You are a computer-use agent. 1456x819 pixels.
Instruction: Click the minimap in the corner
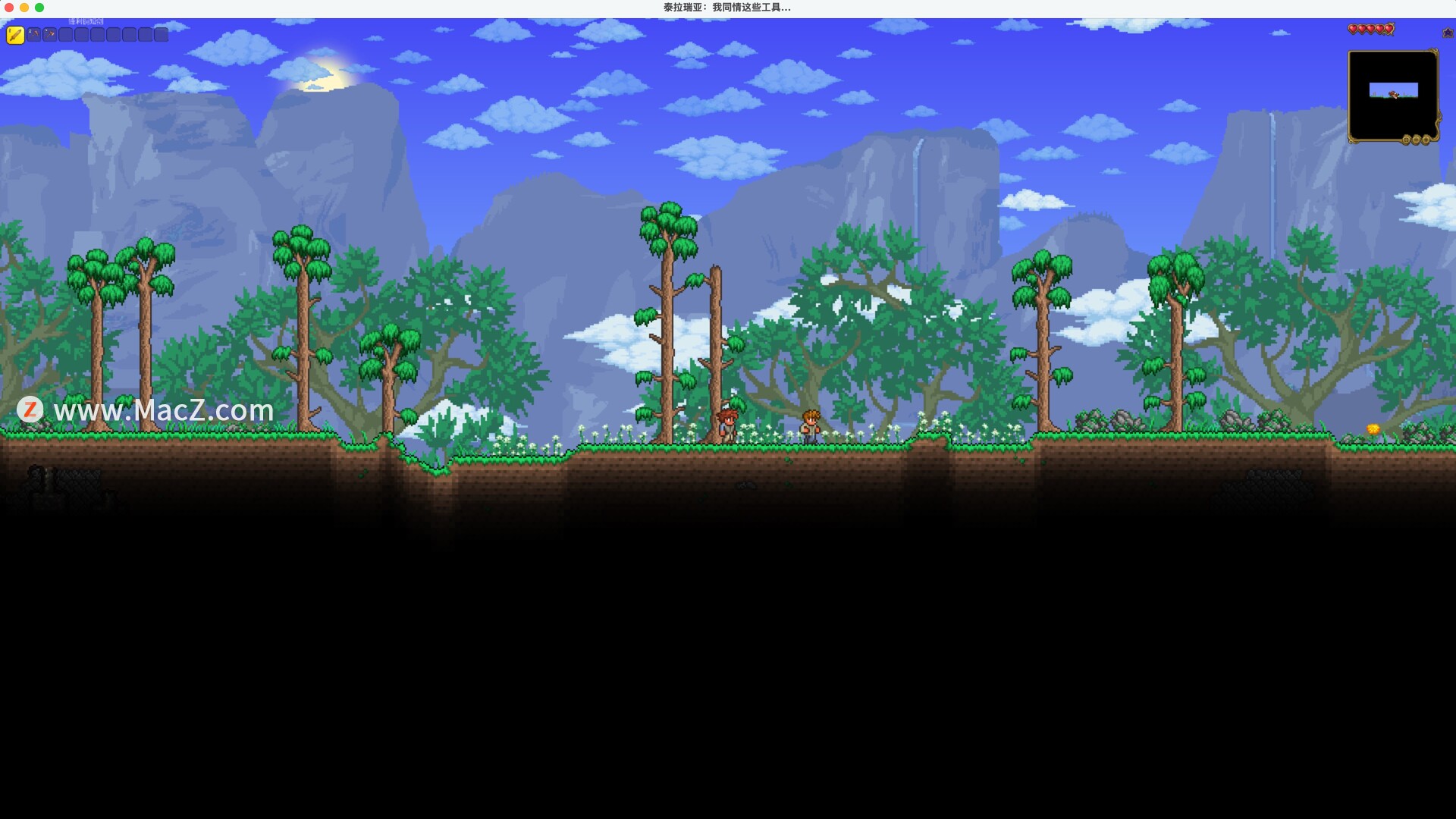1392,94
